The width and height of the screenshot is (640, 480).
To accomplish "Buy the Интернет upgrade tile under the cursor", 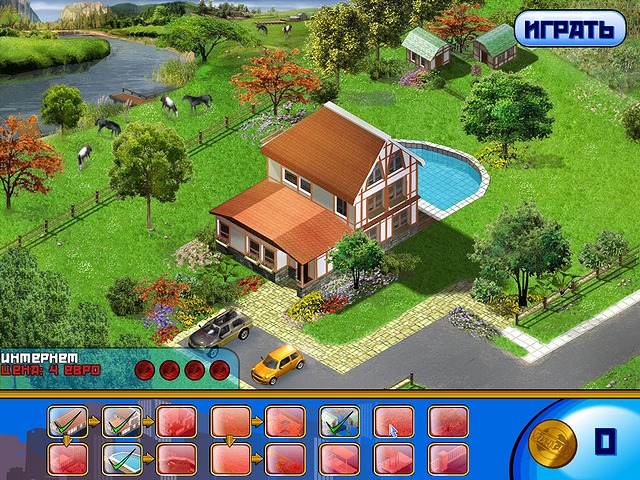I will (x=393, y=421).
